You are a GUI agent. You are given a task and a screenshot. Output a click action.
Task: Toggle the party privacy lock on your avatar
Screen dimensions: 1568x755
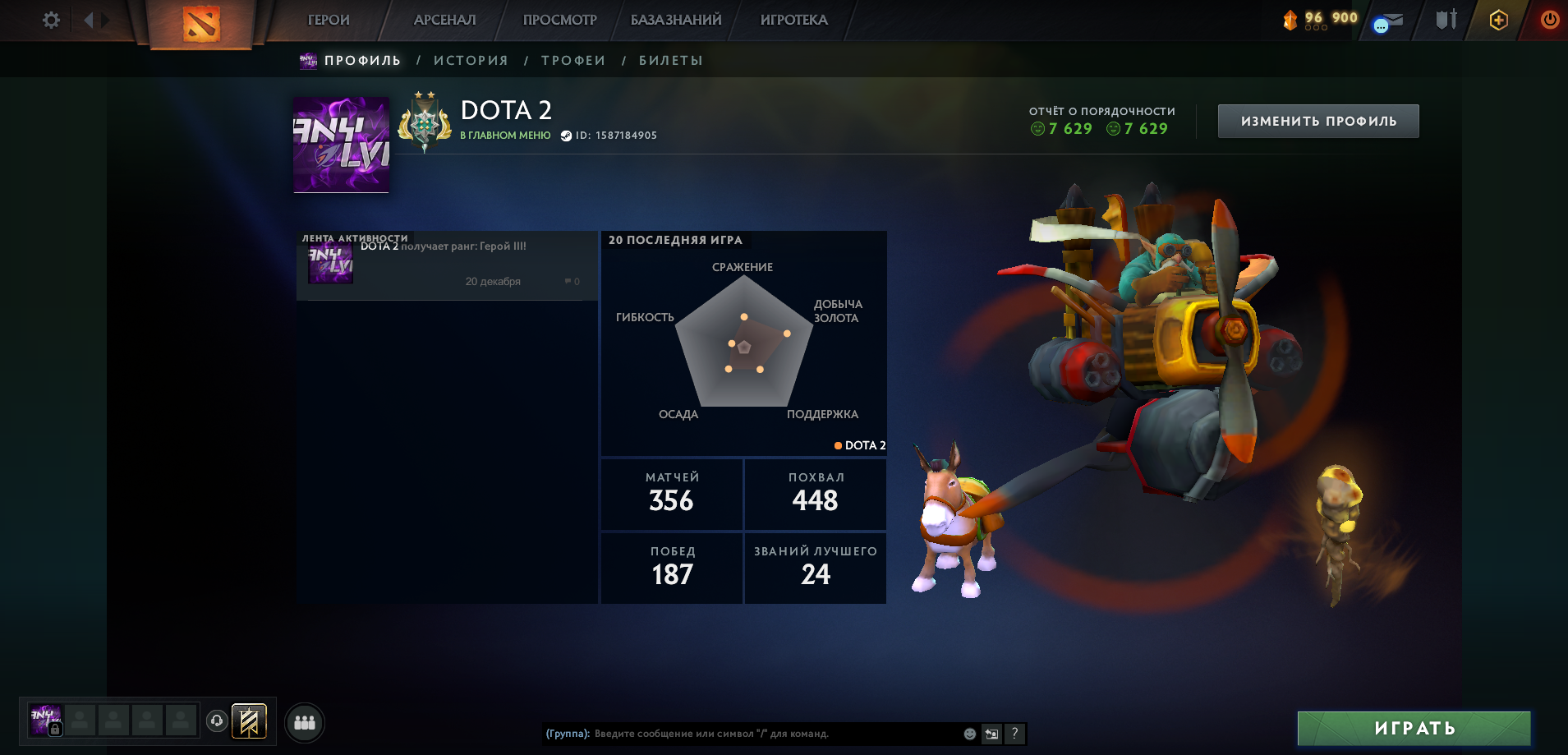click(55, 729)
